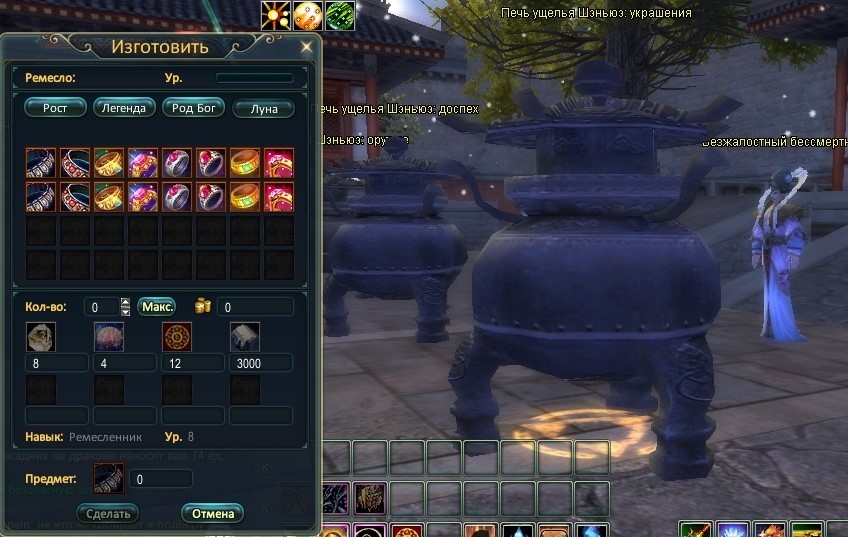848x537 pixels.
Task: Click the Кол-во quantity input field
Action: point(100,307)
